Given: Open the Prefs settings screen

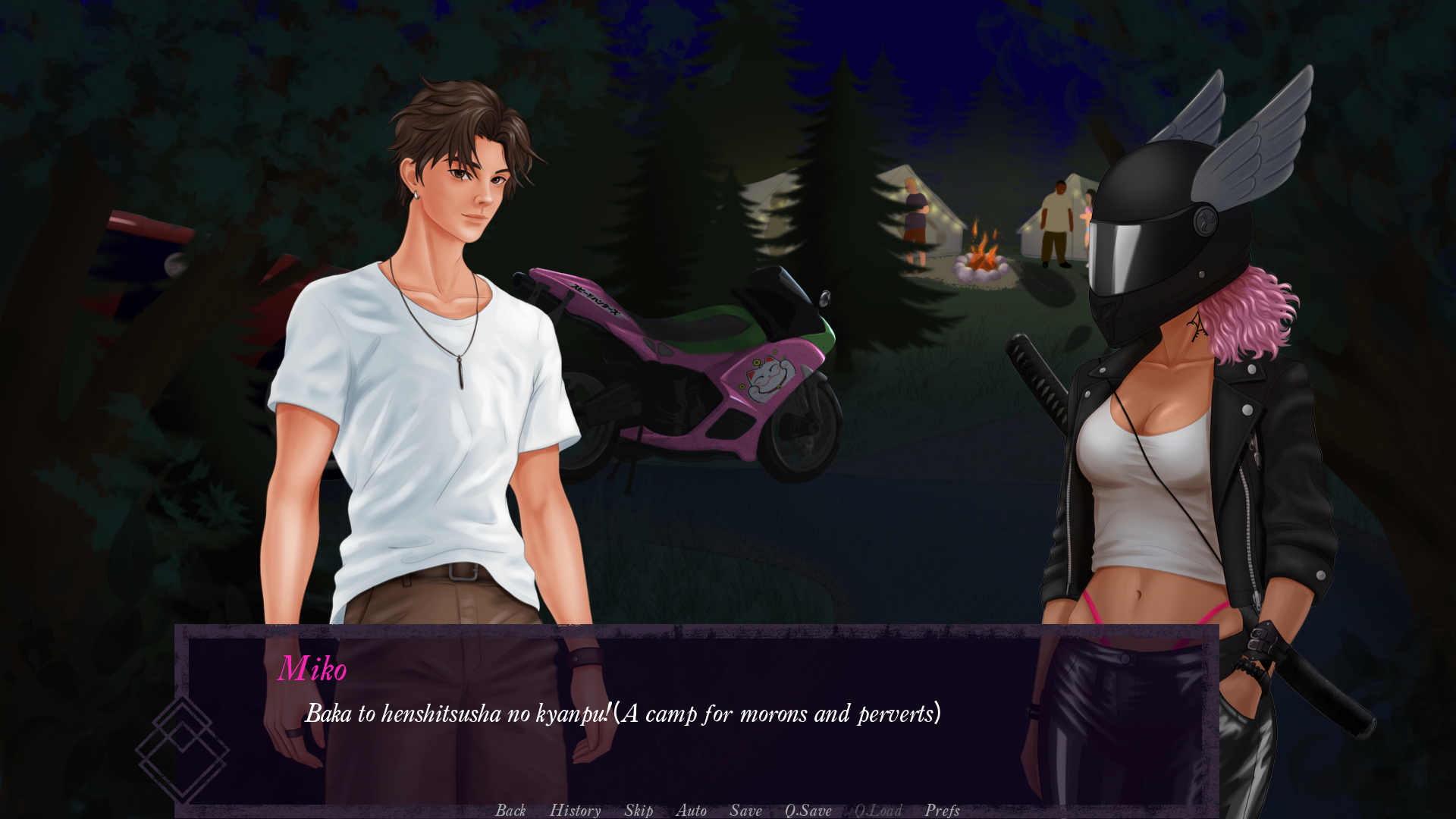Looking at the screenshot, I should (942, 811).
